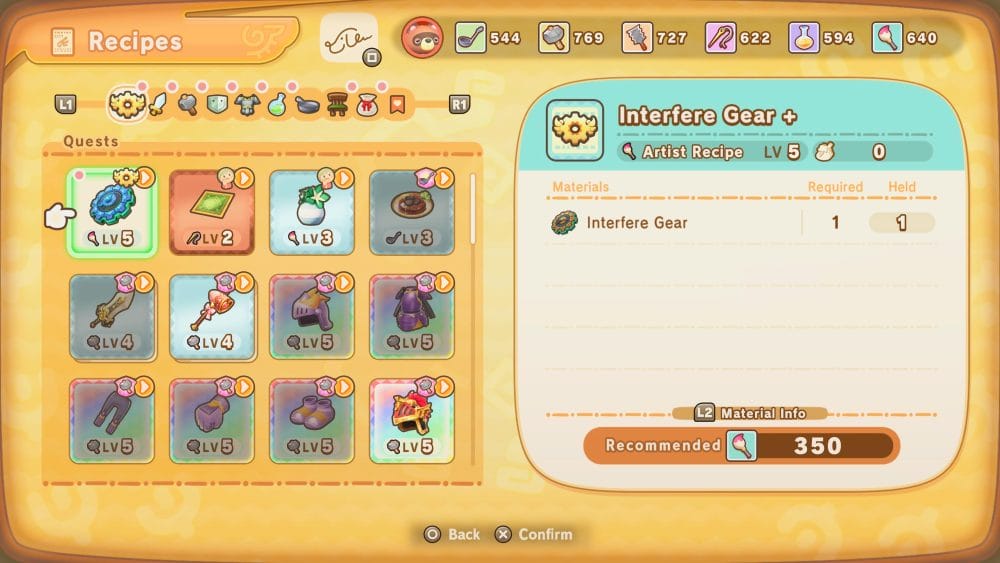Switch to the shield recipes tab
The height and width of the screenshot is (563, 1000).
tap(217, 103)
